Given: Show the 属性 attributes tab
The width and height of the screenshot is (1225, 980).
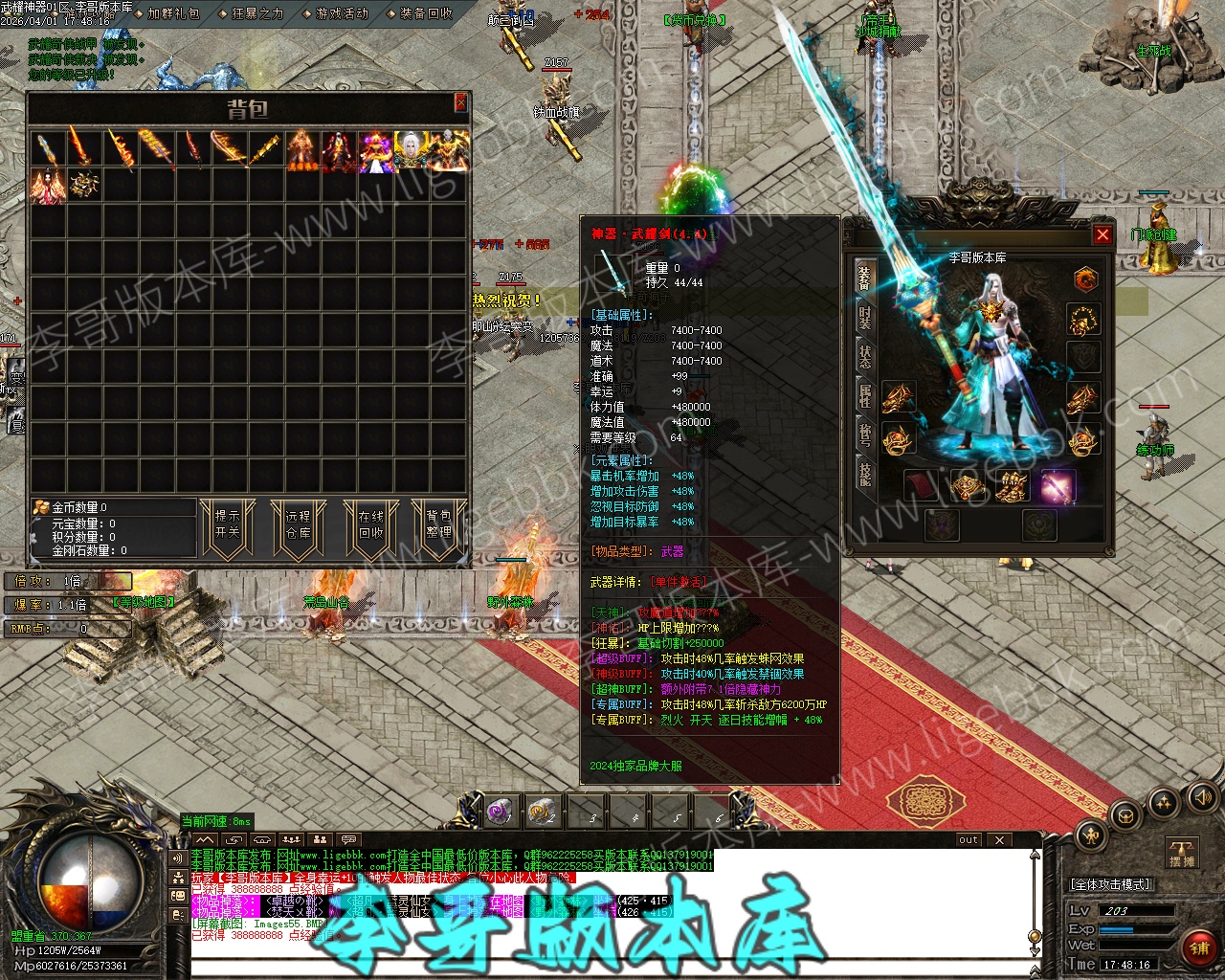Looking at the screenshot, I should [x=864, y=395].
